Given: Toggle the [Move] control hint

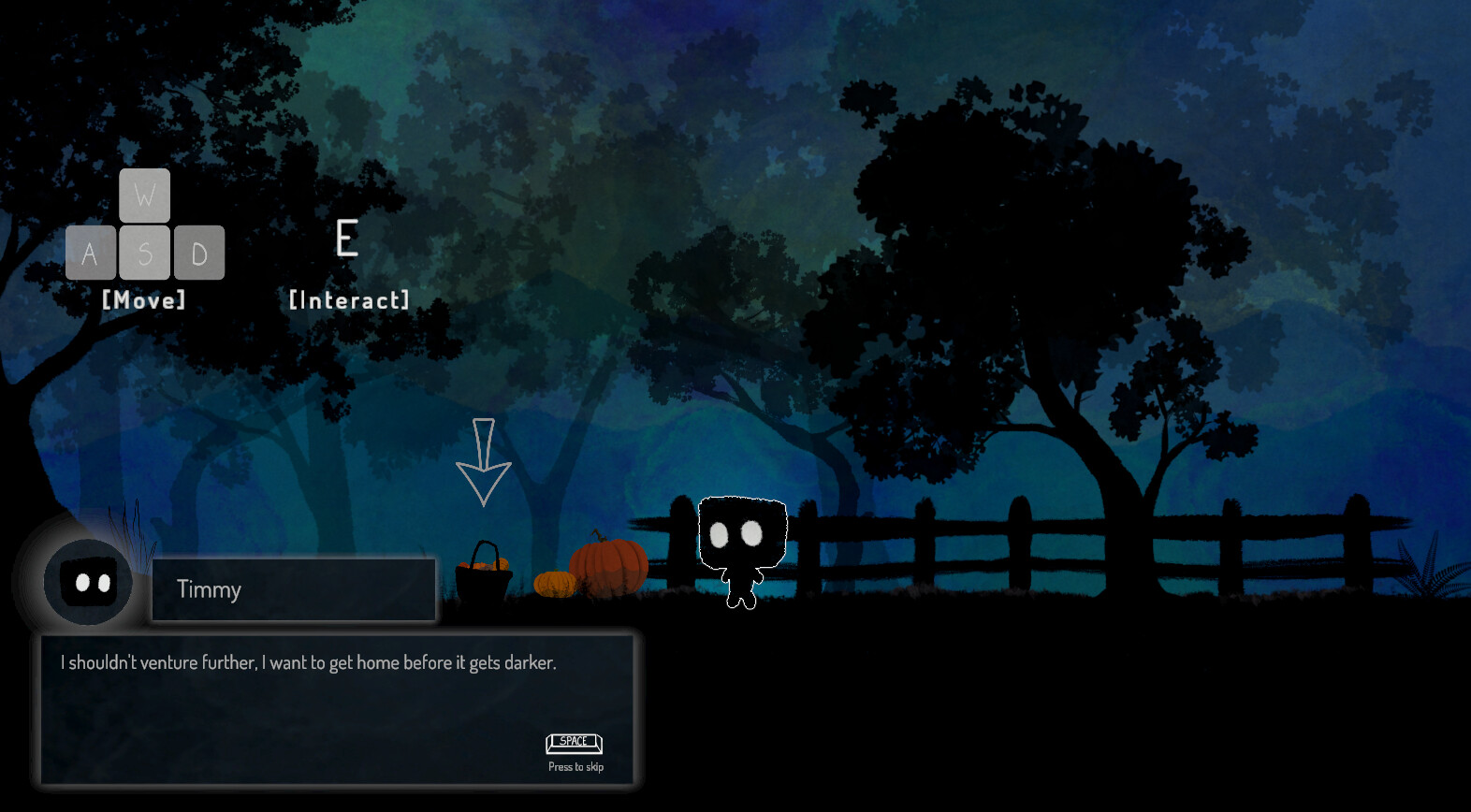Looking at the screenshot, I should pos(145,300).
